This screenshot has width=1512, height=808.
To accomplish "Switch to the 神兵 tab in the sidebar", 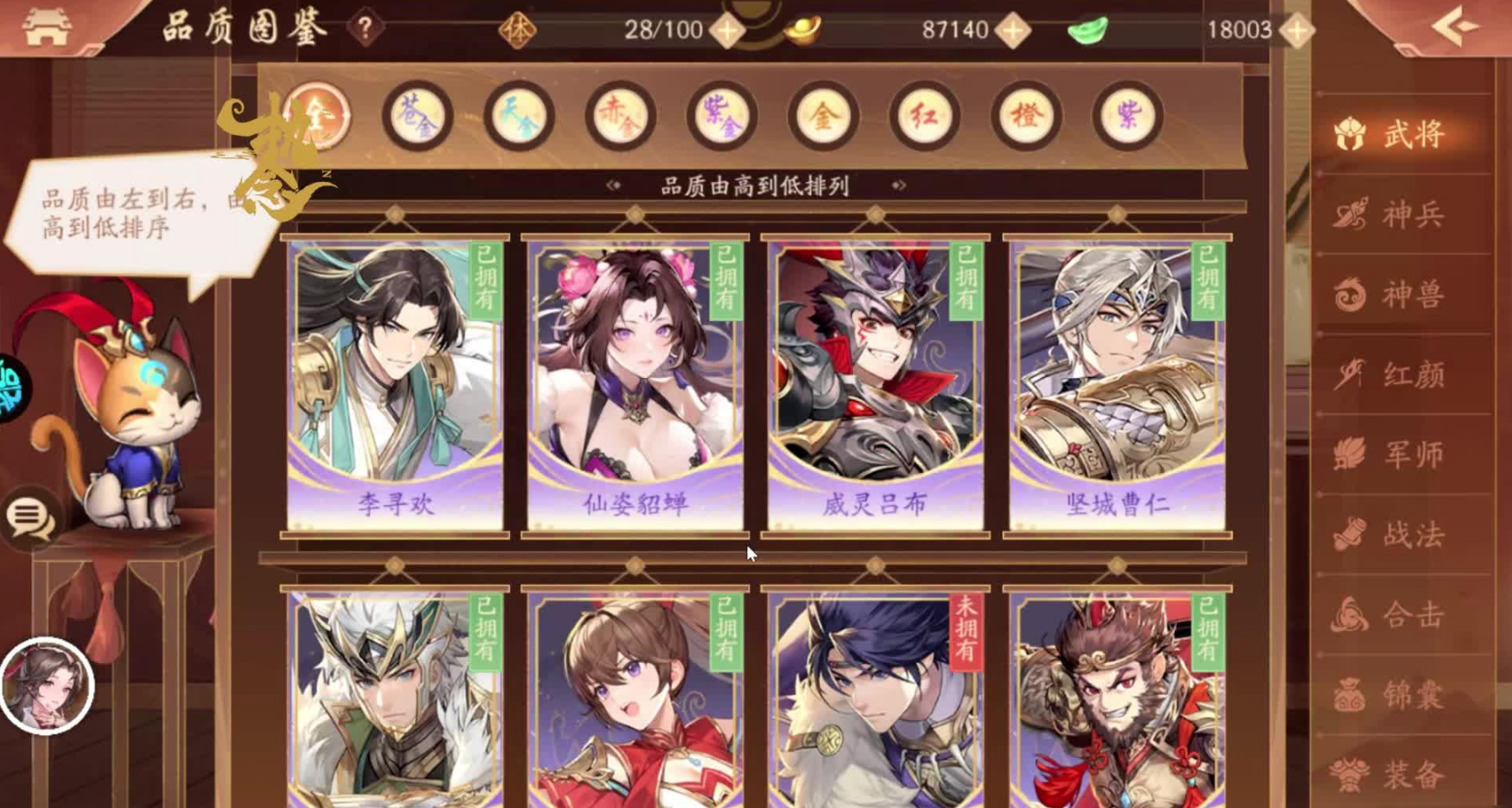I will tap(1401, 216).
